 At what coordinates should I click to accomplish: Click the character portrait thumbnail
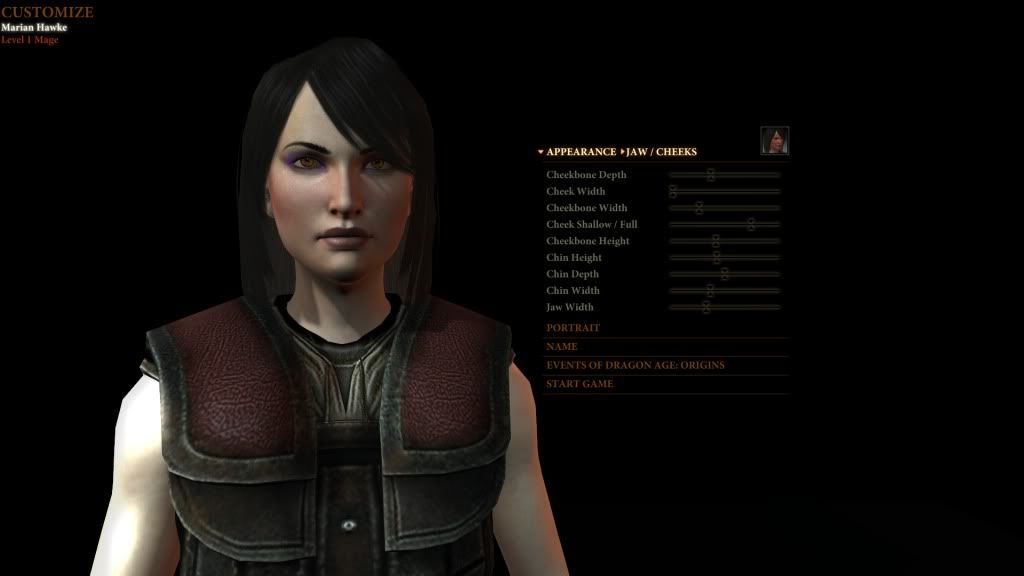(774, 141)
